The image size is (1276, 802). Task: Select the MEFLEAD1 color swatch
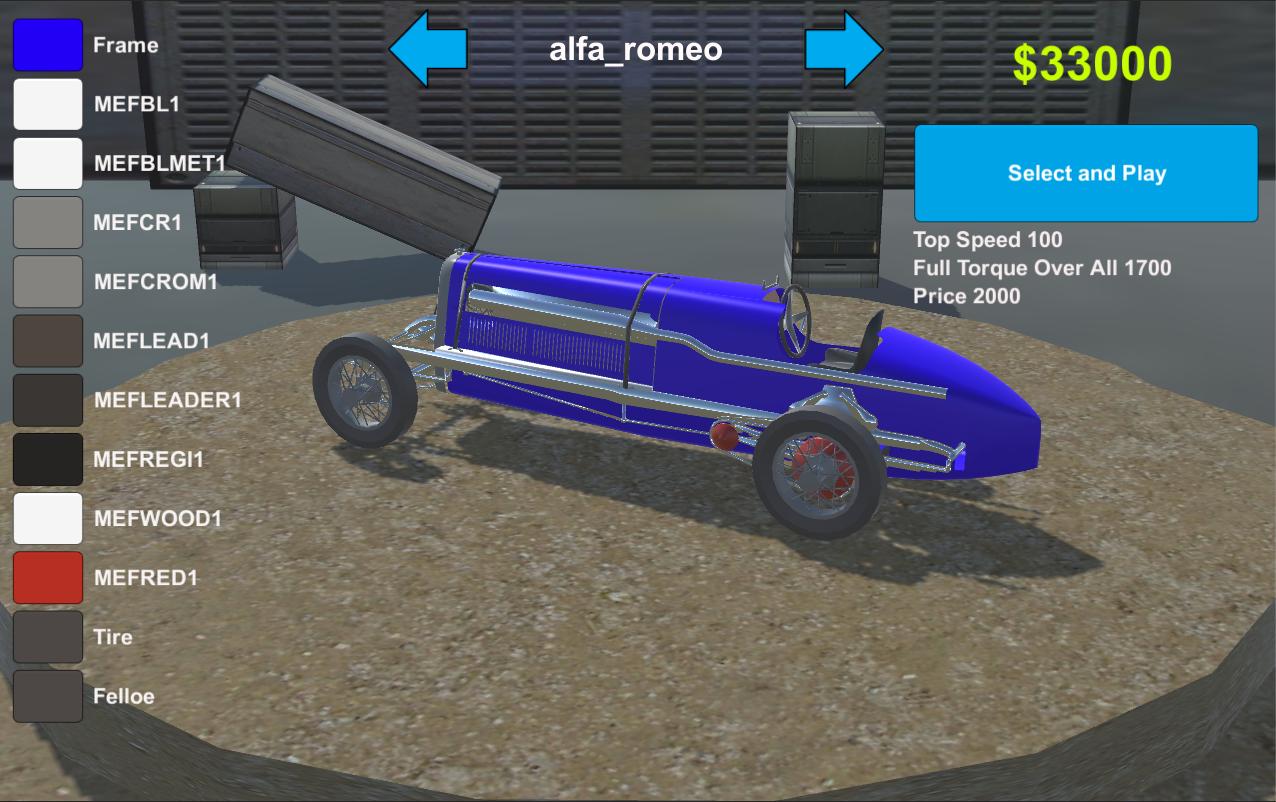pos(48,341)
